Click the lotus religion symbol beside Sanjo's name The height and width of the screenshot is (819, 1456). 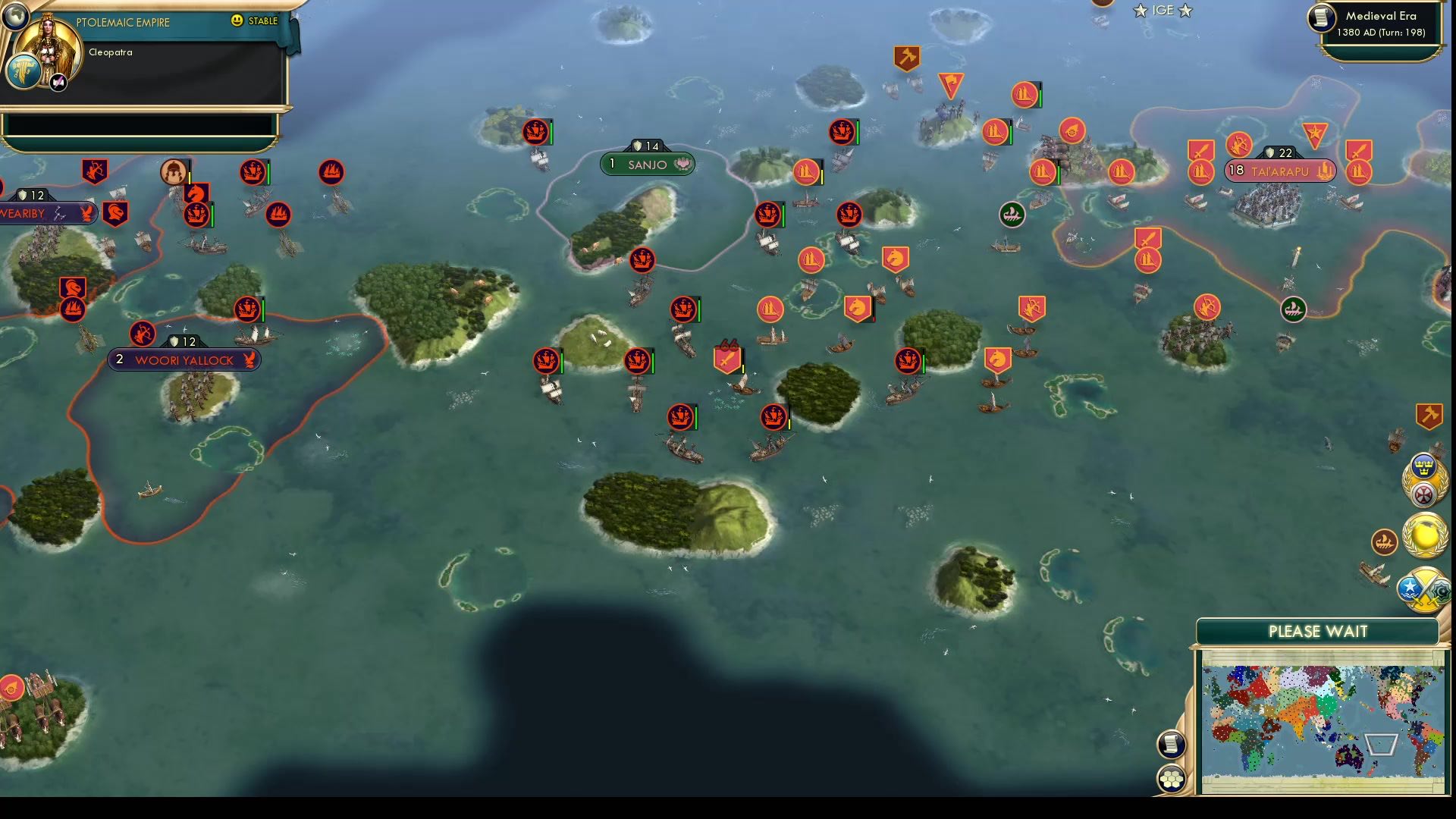point(683,164)
